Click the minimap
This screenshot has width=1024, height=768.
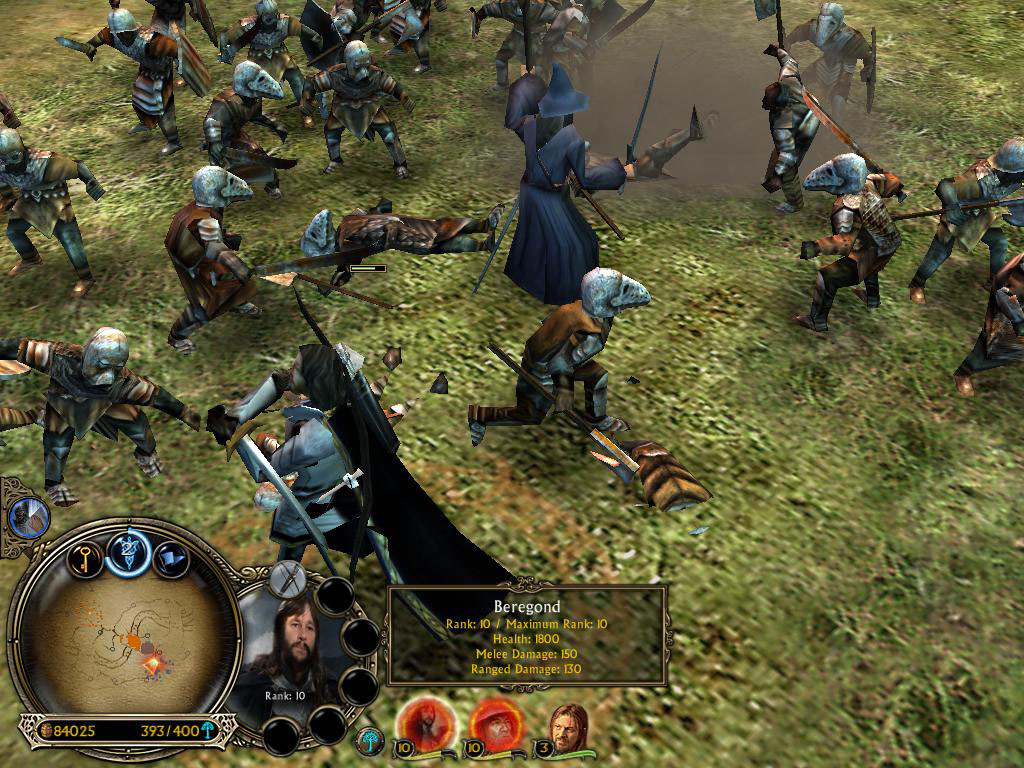click(120, 640)
